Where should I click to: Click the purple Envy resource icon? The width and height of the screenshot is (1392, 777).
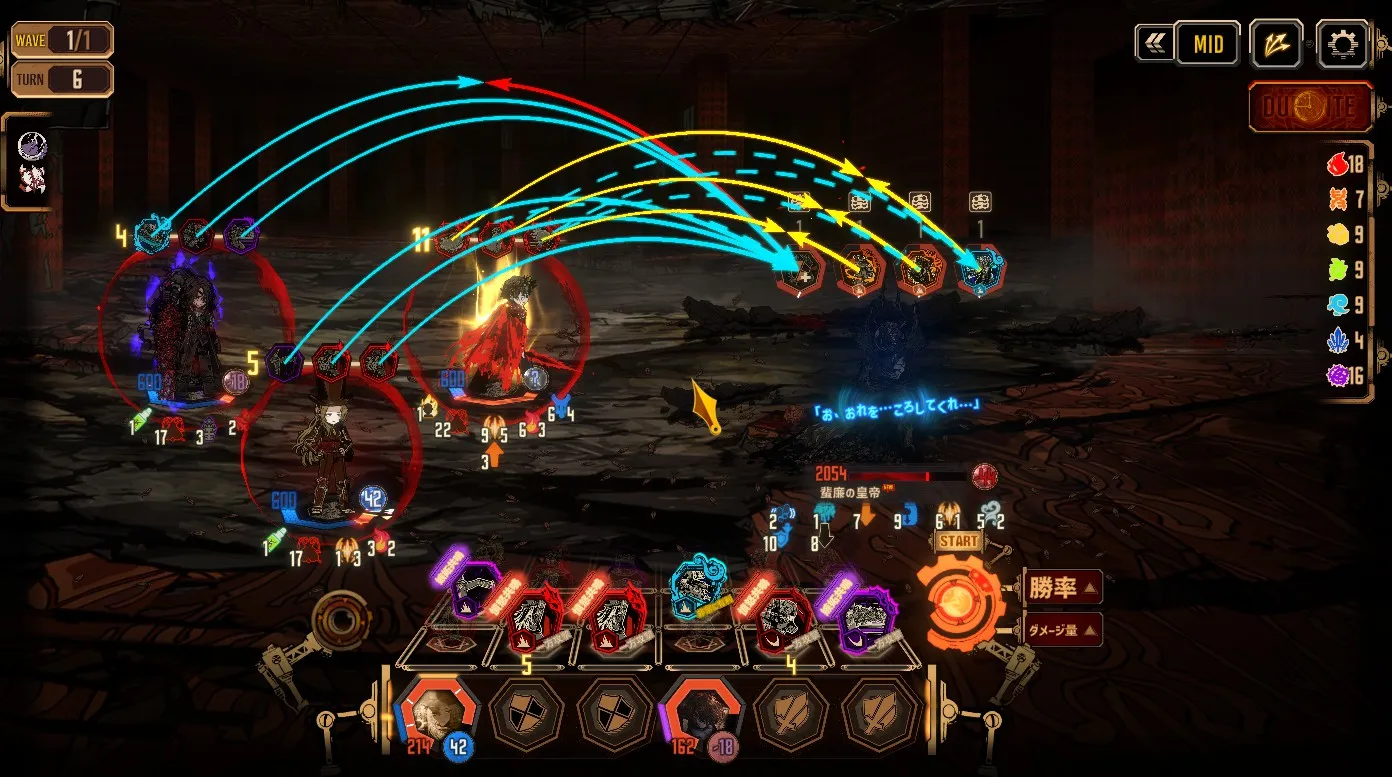[x=1338, y=376]
